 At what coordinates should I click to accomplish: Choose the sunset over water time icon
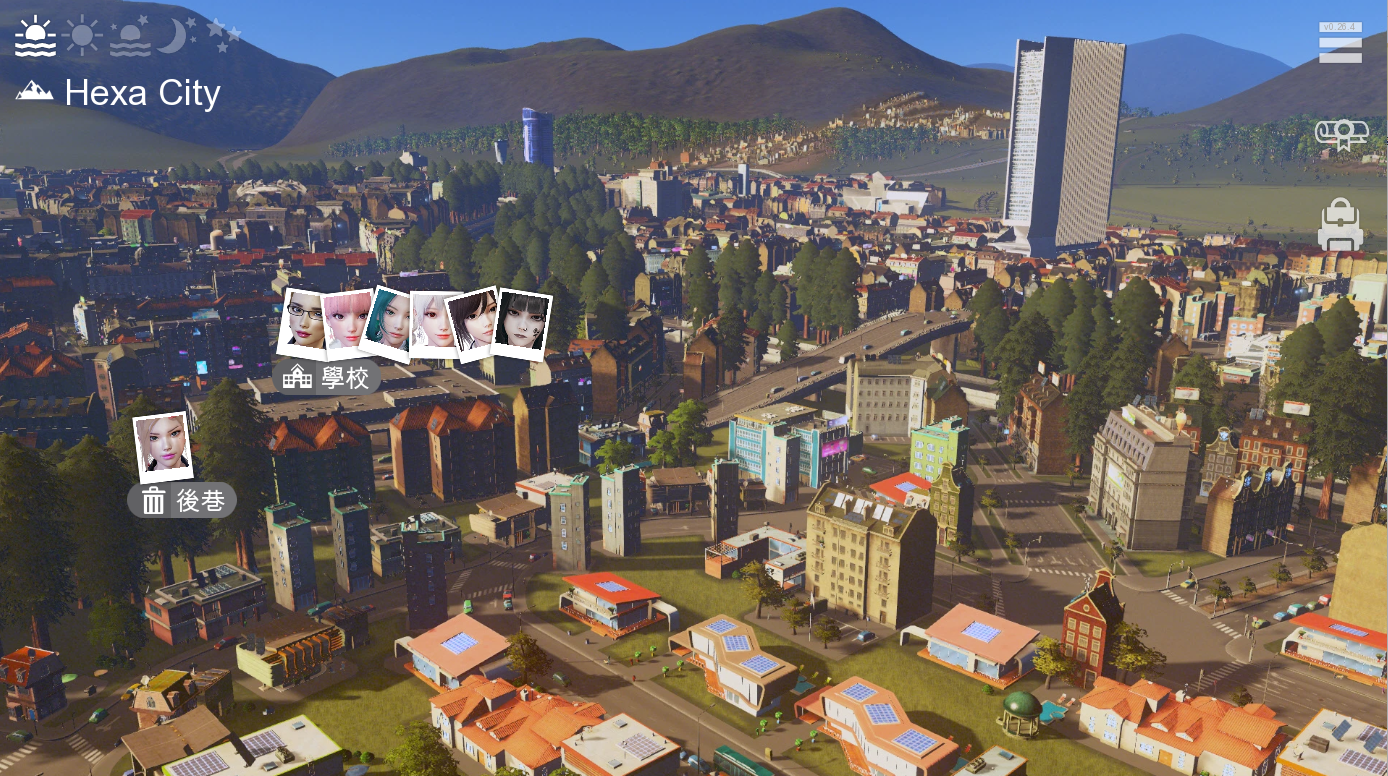[x=130, y=37]
